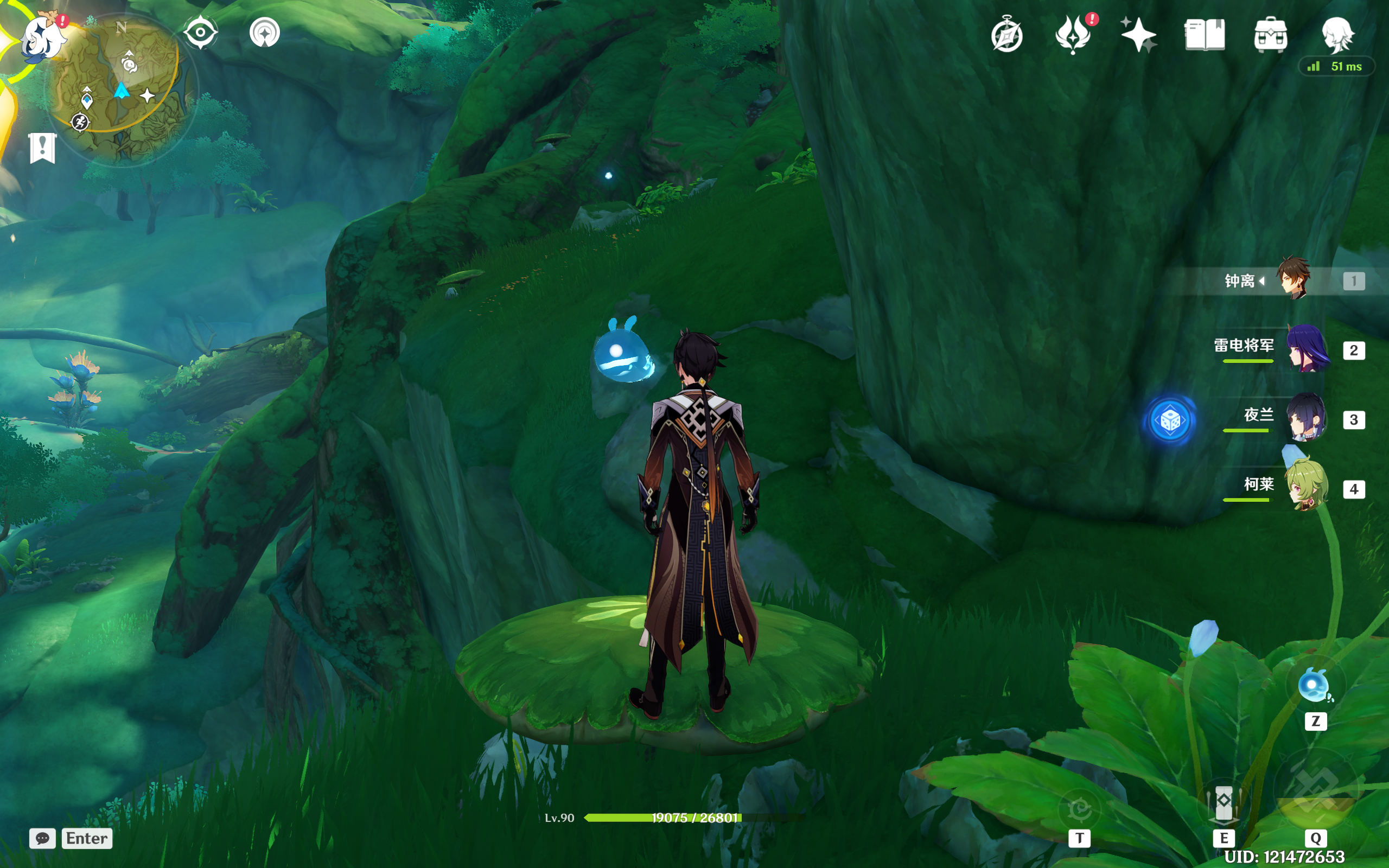Use the blue seelie gadget icon
This screenshot has height=868, width=1389.
(1313, 685)
